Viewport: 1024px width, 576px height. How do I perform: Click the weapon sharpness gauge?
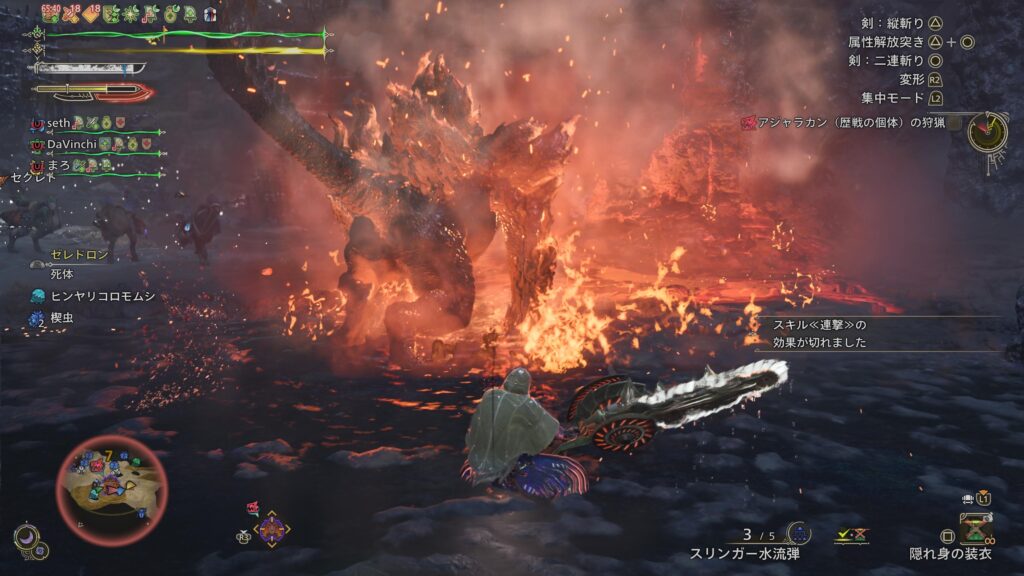[x=90, y=69]
